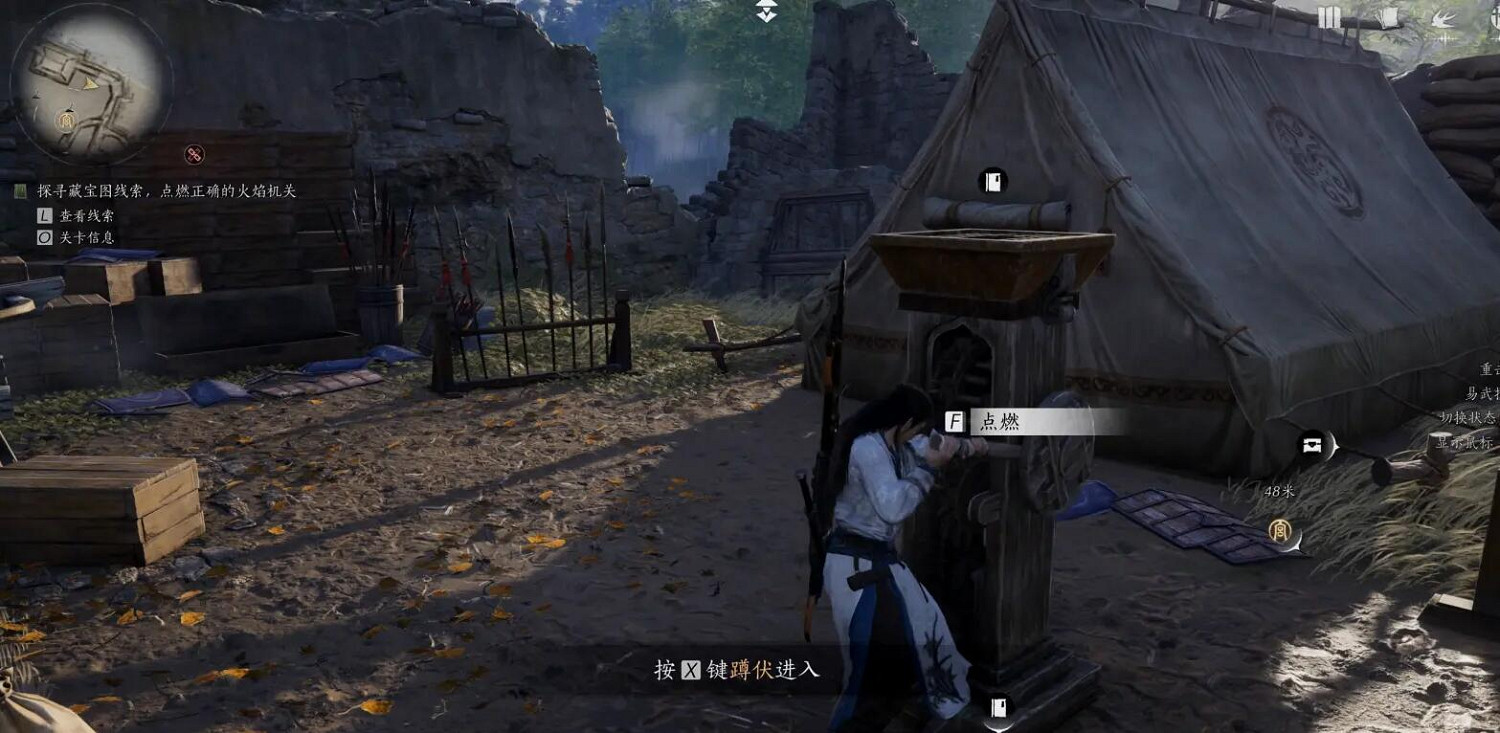The height and width of the screenshot is (733, 1500).
Task: Expand 关卡信息 for level information
Action: (x=84, y=236)
